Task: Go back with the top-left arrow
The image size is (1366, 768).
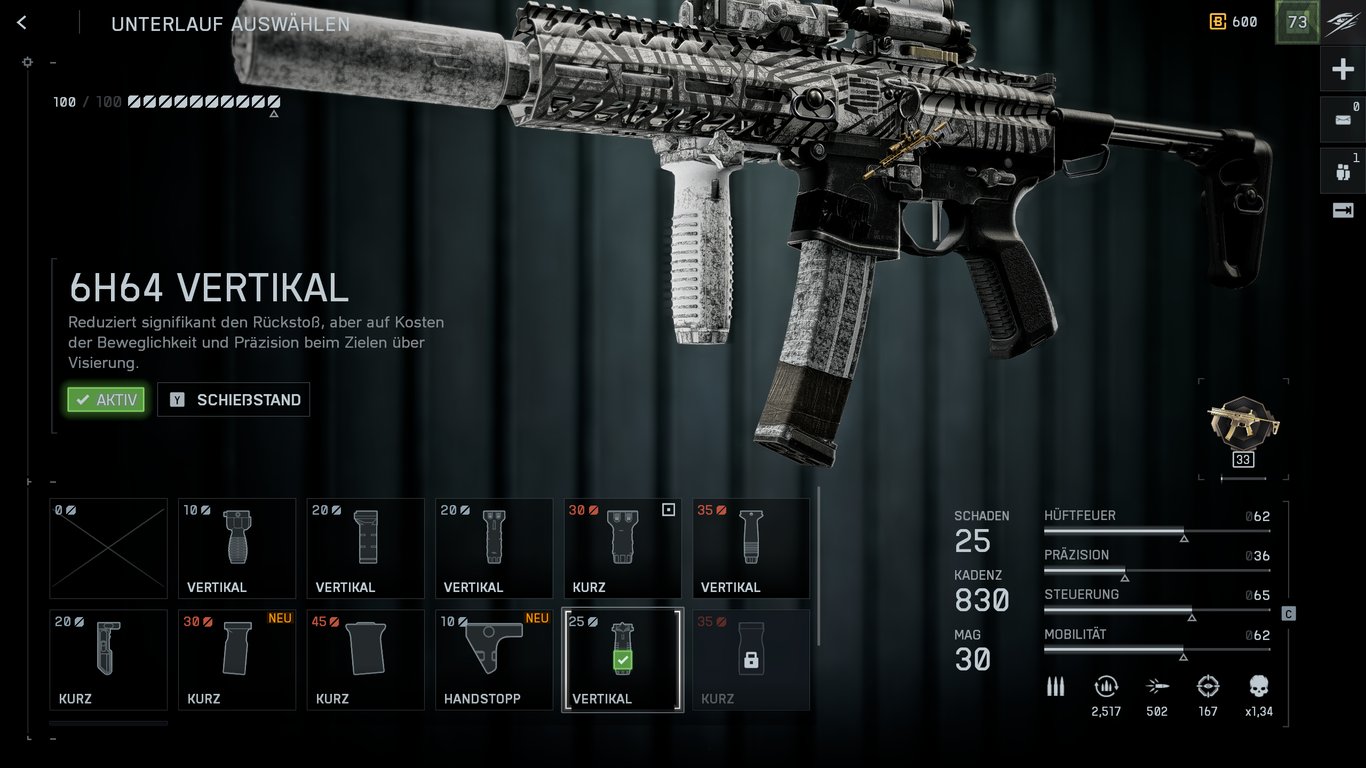Action: pyautogui.click(x=22, y=23)
